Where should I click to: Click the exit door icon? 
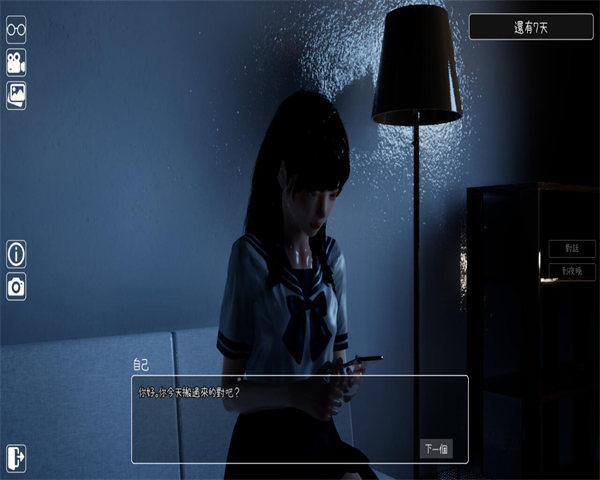click(16, 457)
